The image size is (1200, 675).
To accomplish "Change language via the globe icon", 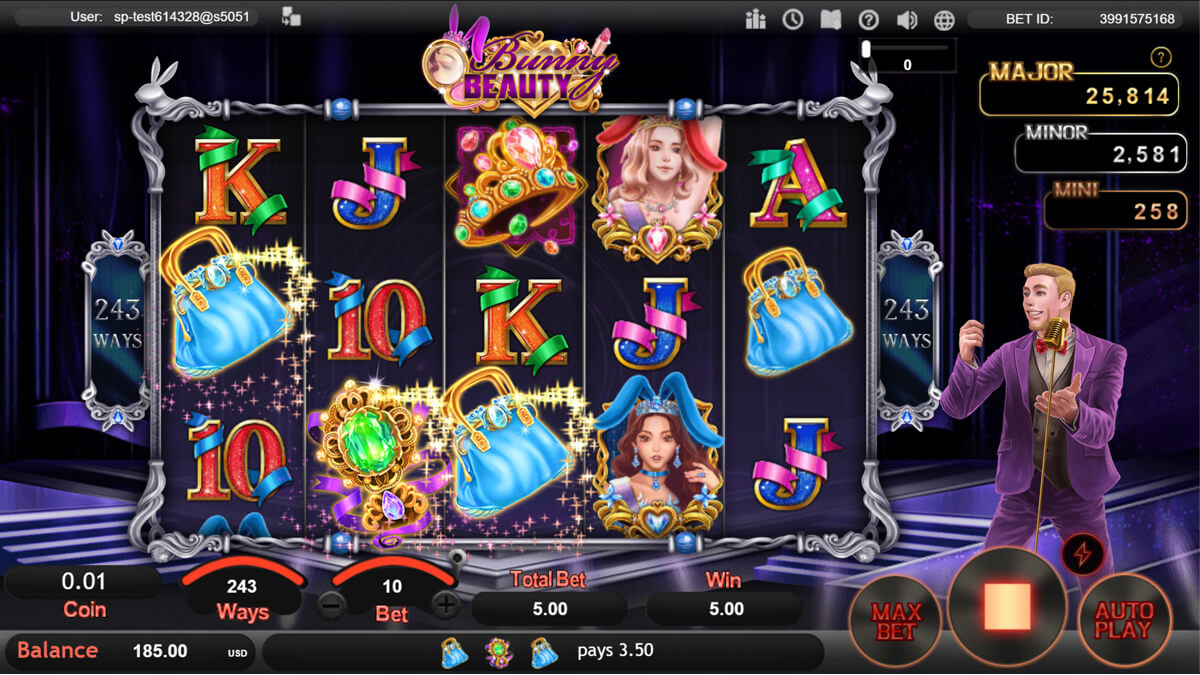I will [x=944, y=19].
